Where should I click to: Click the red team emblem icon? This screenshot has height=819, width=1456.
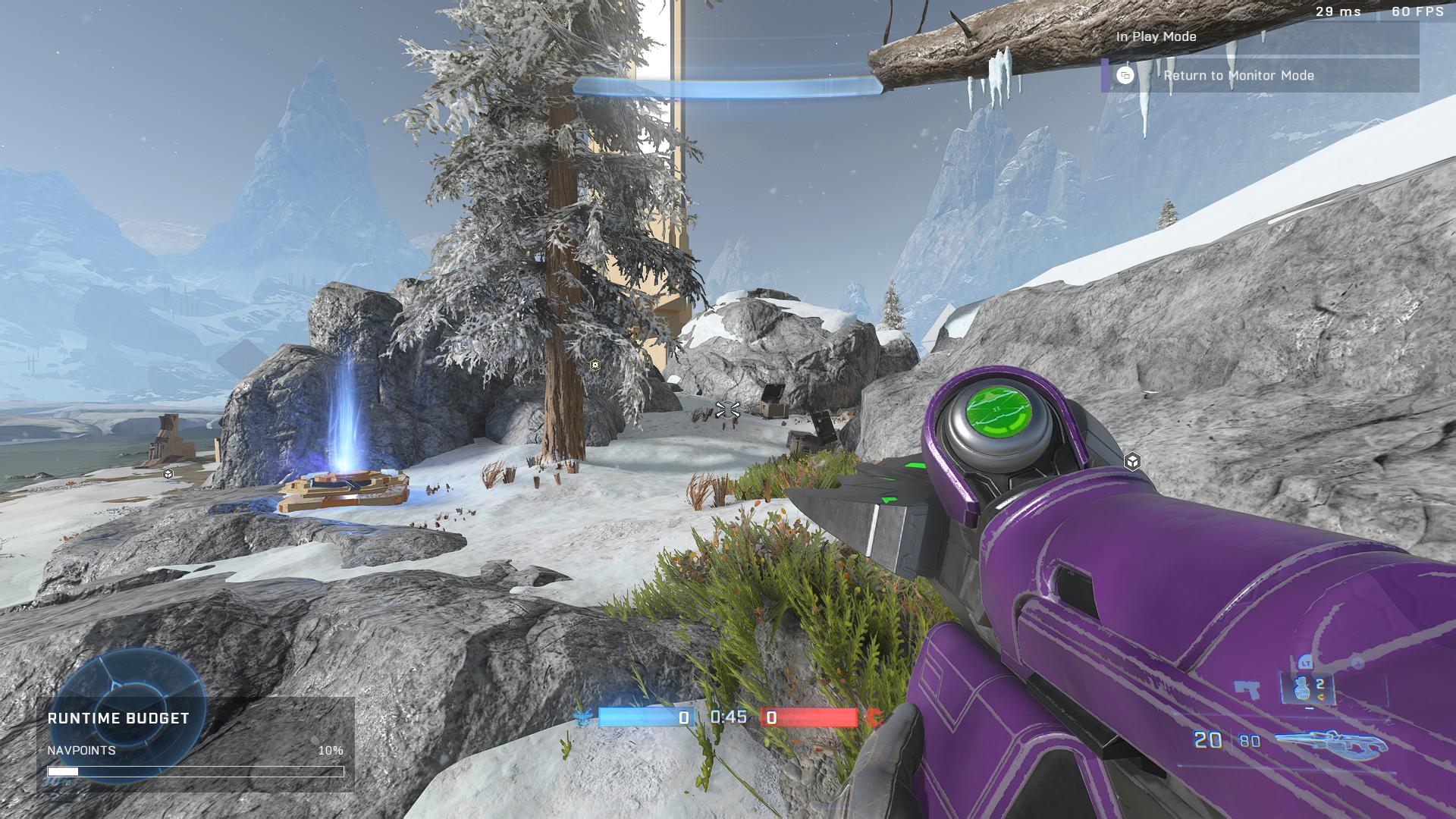coord(876,717)
